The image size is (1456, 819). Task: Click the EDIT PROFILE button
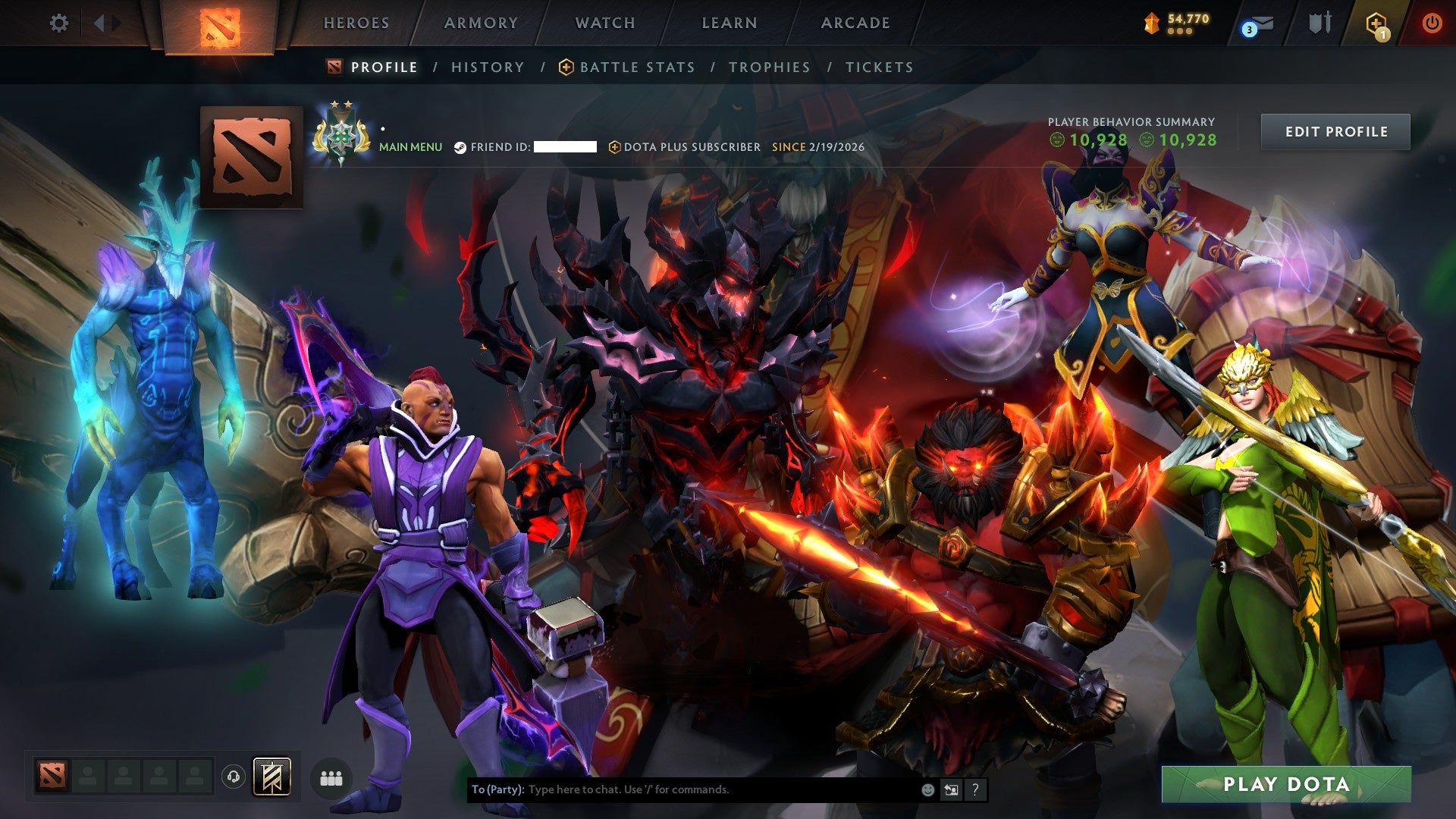tap(1335, 130)
